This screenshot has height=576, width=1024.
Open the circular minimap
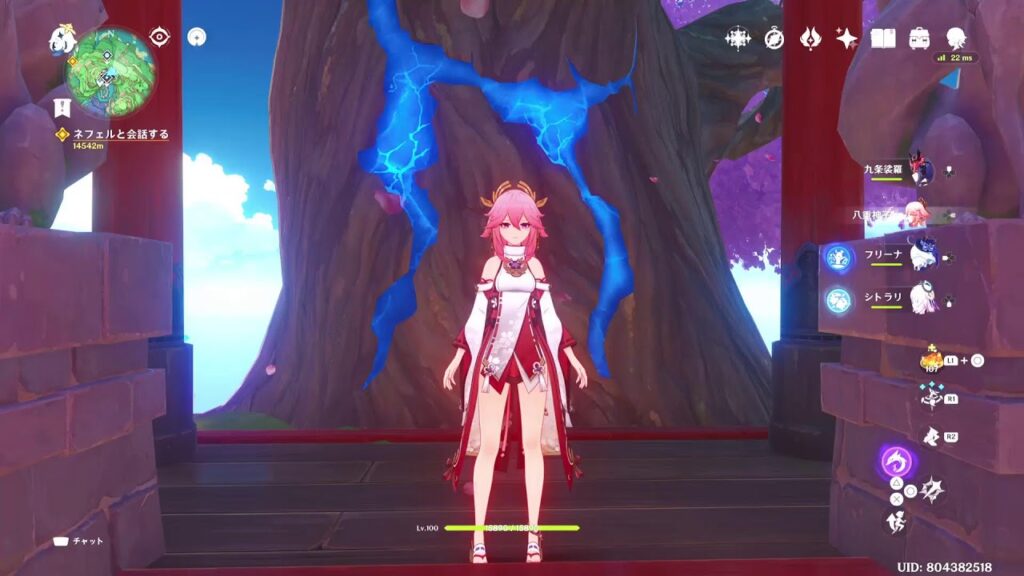110,72
